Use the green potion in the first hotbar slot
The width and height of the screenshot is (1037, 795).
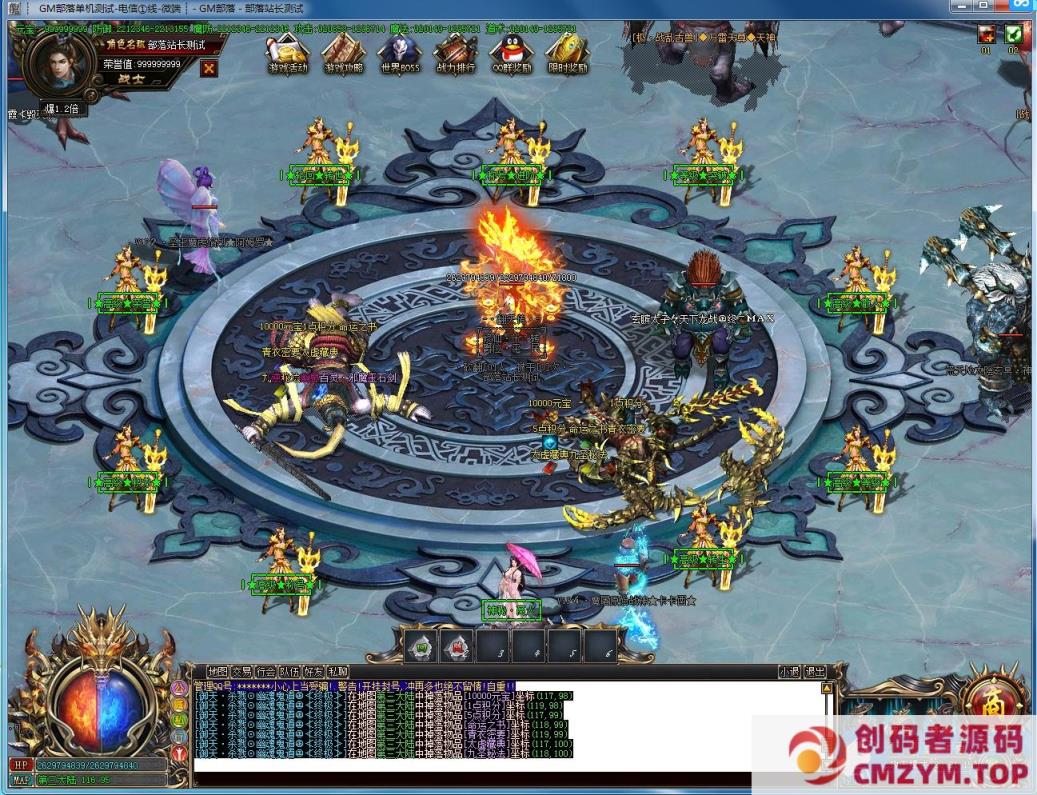click(x=421, y=646)
